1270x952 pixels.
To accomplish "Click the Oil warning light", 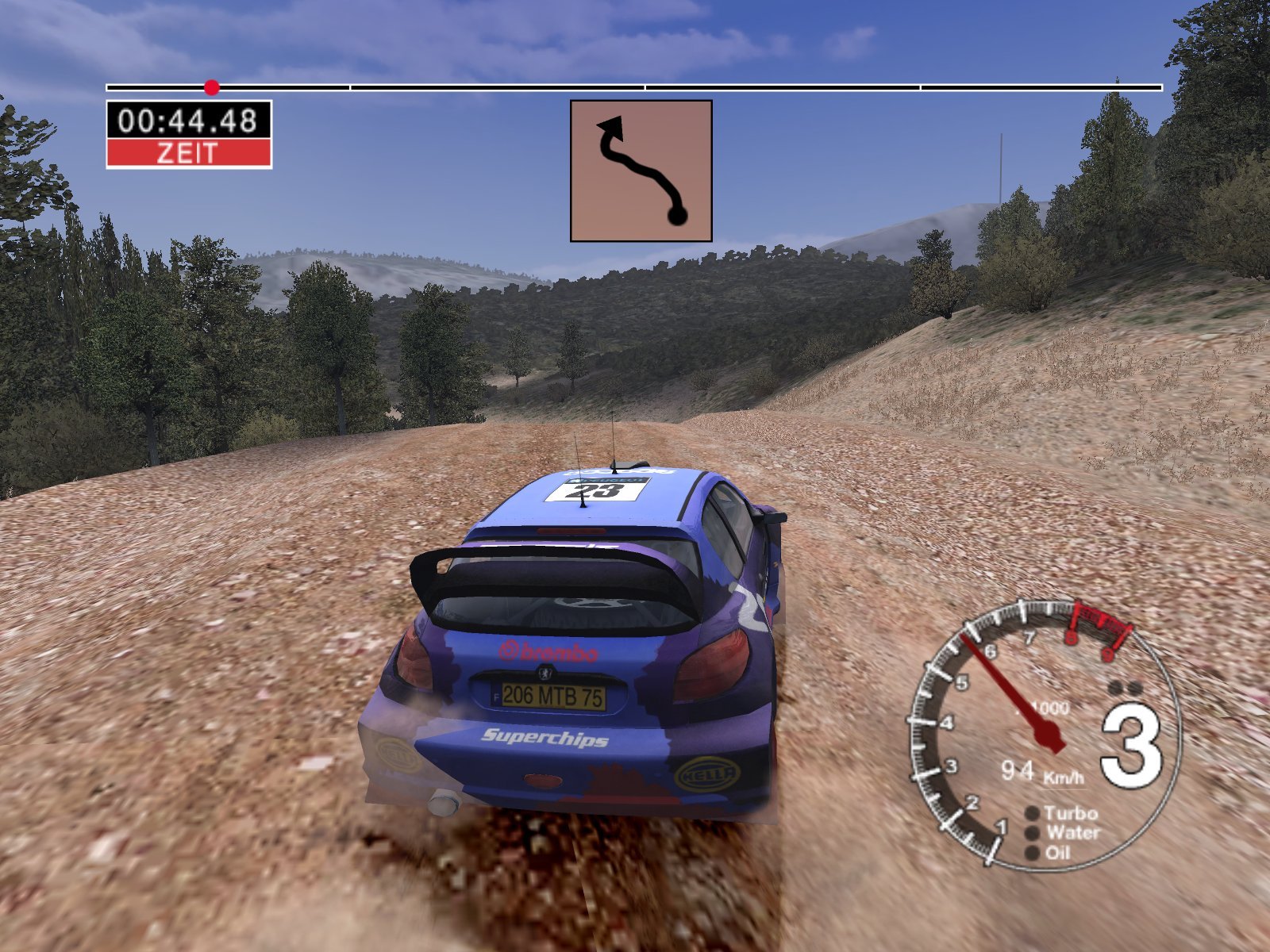I will [1032, 853].
